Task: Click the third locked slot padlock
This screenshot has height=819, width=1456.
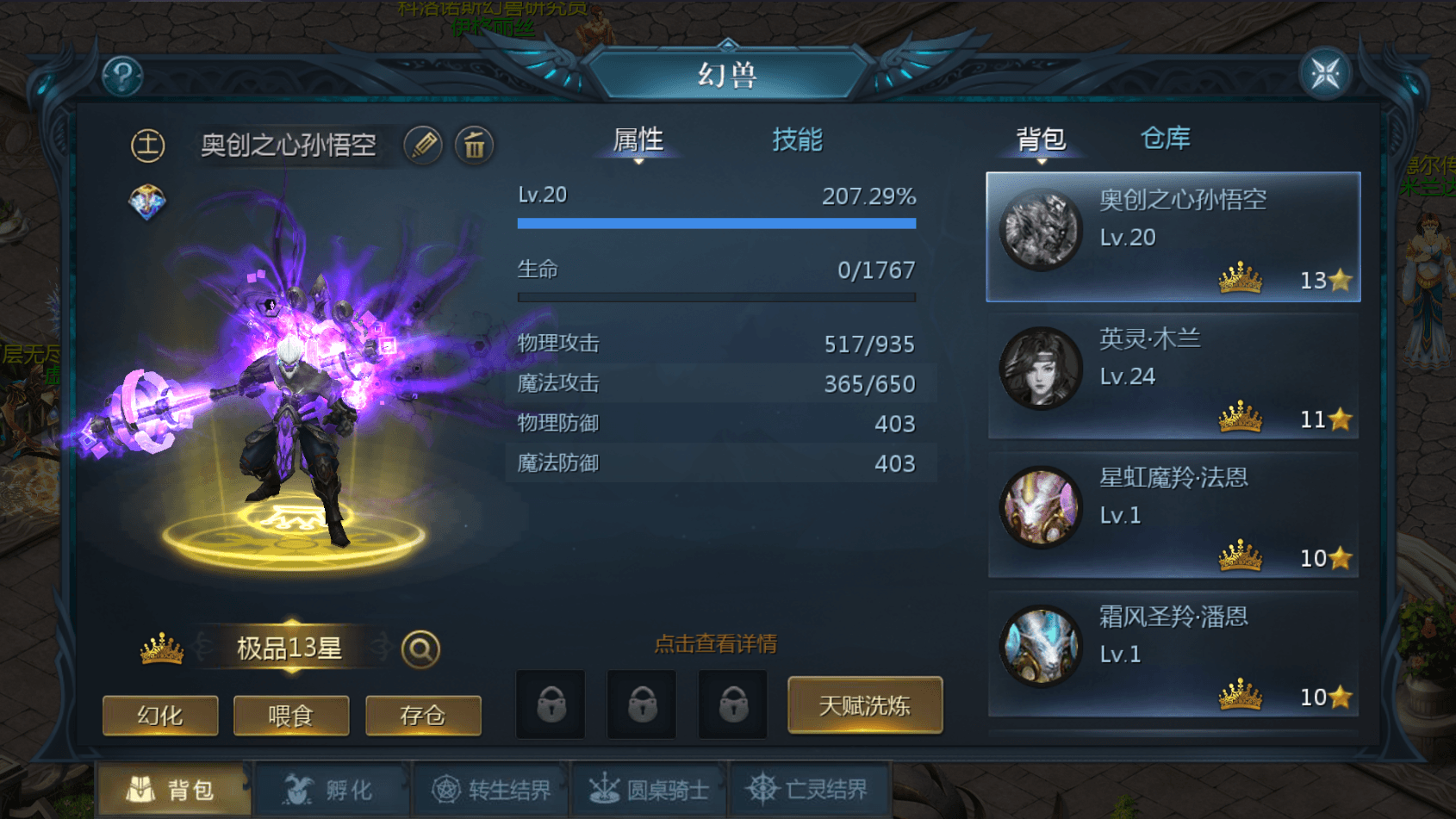Action: coord(731,704)
